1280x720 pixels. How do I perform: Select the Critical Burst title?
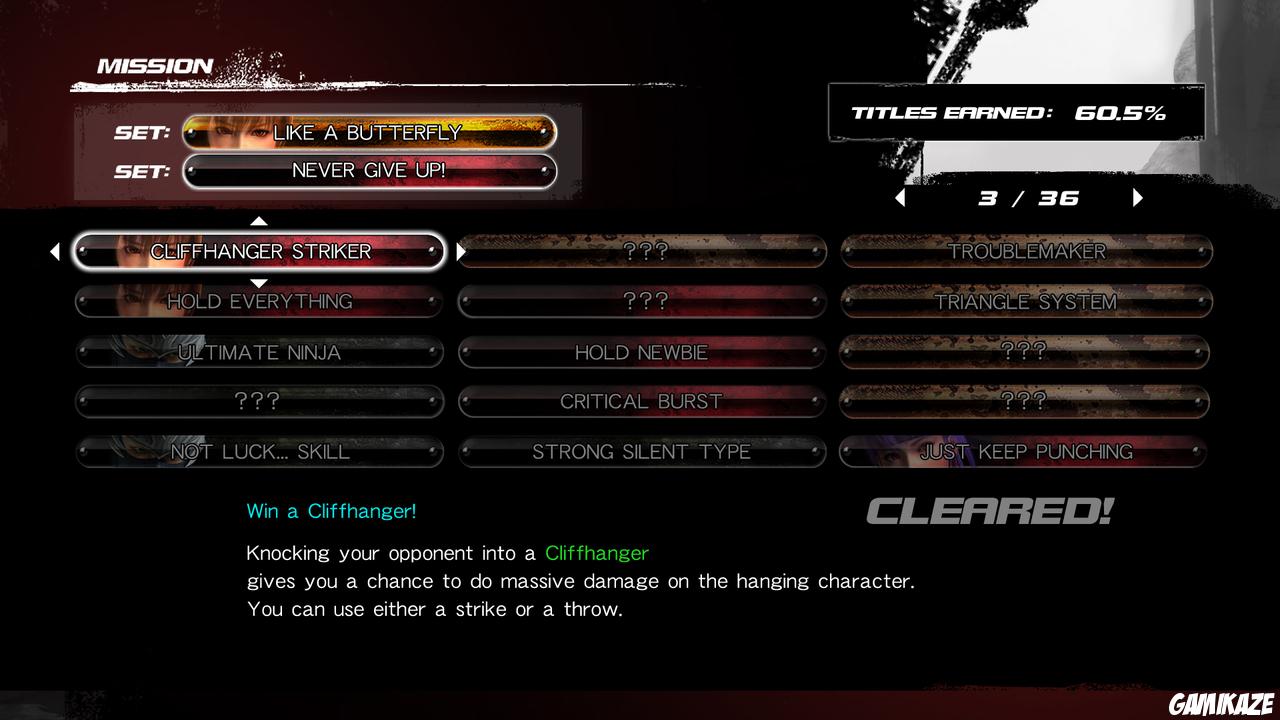pyautogui.click(x=641, y=401)
